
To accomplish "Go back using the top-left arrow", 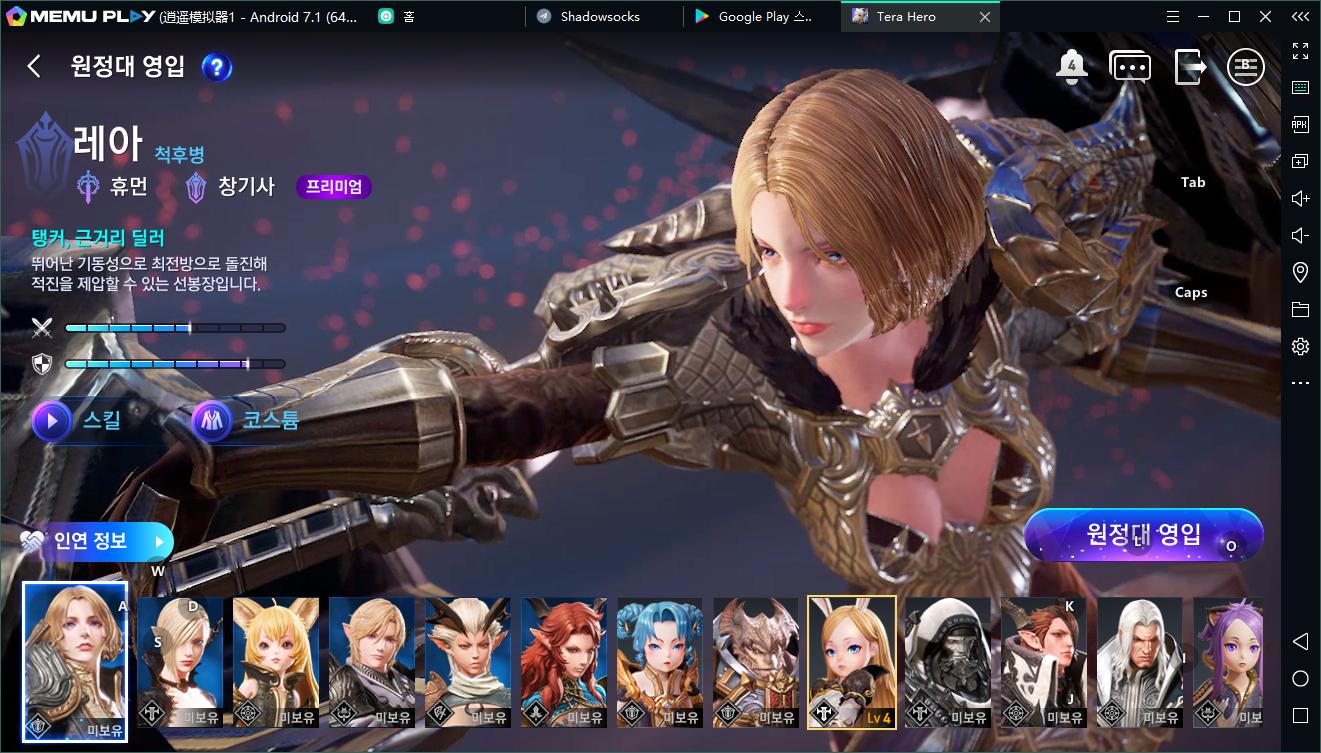I will (34, 66).
